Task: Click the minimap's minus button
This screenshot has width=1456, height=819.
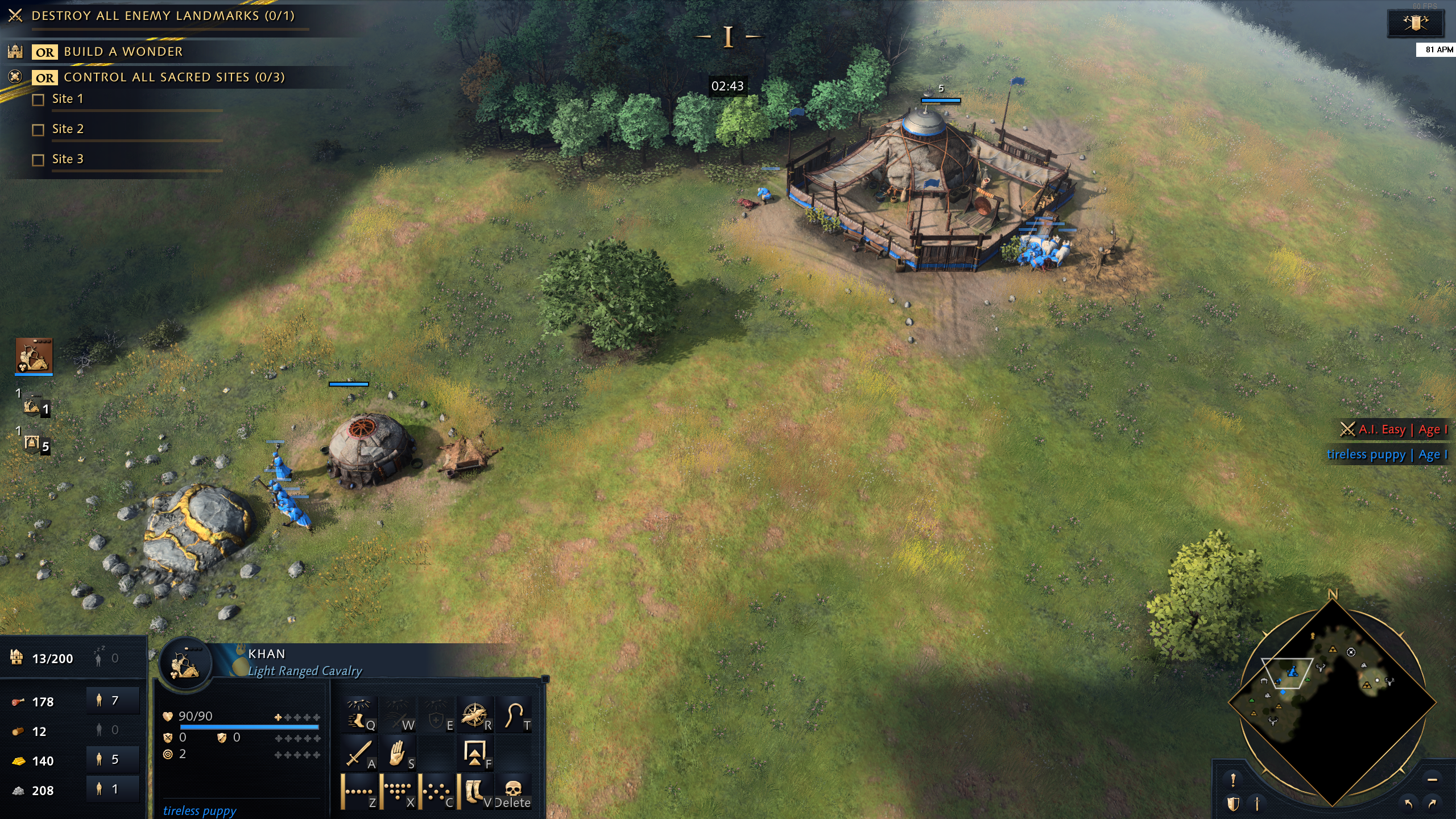Action: pyautogui.click(x=1432, y=779)
